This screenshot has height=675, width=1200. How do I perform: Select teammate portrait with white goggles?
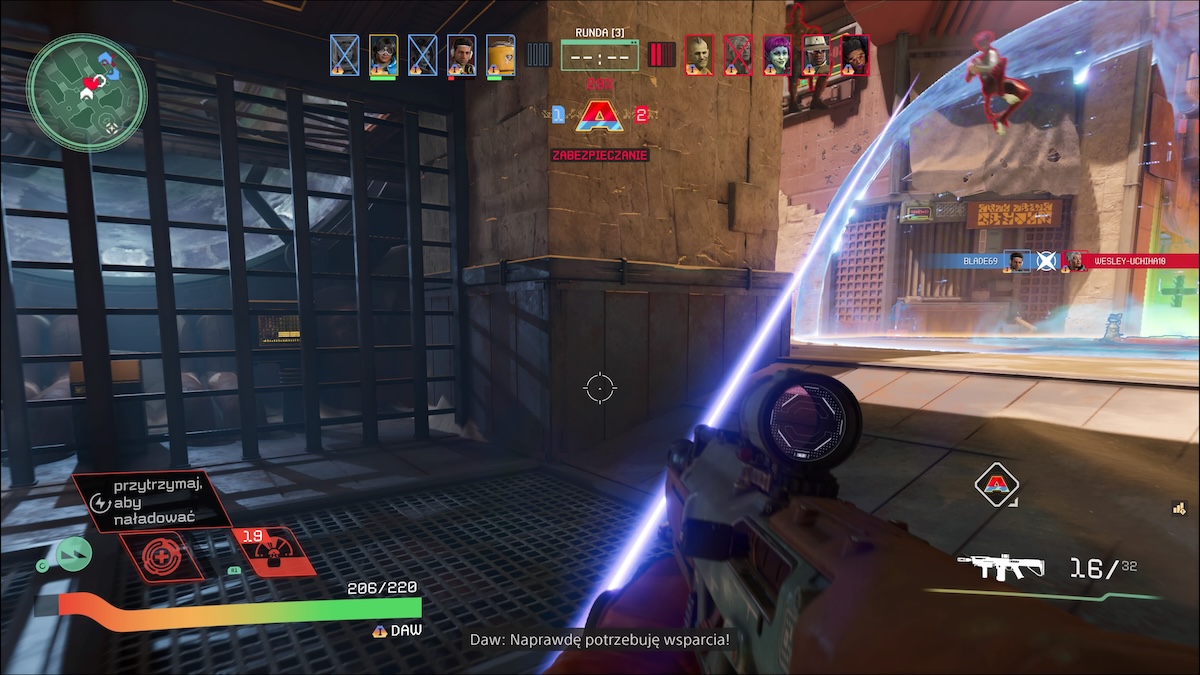pos(383,55)
